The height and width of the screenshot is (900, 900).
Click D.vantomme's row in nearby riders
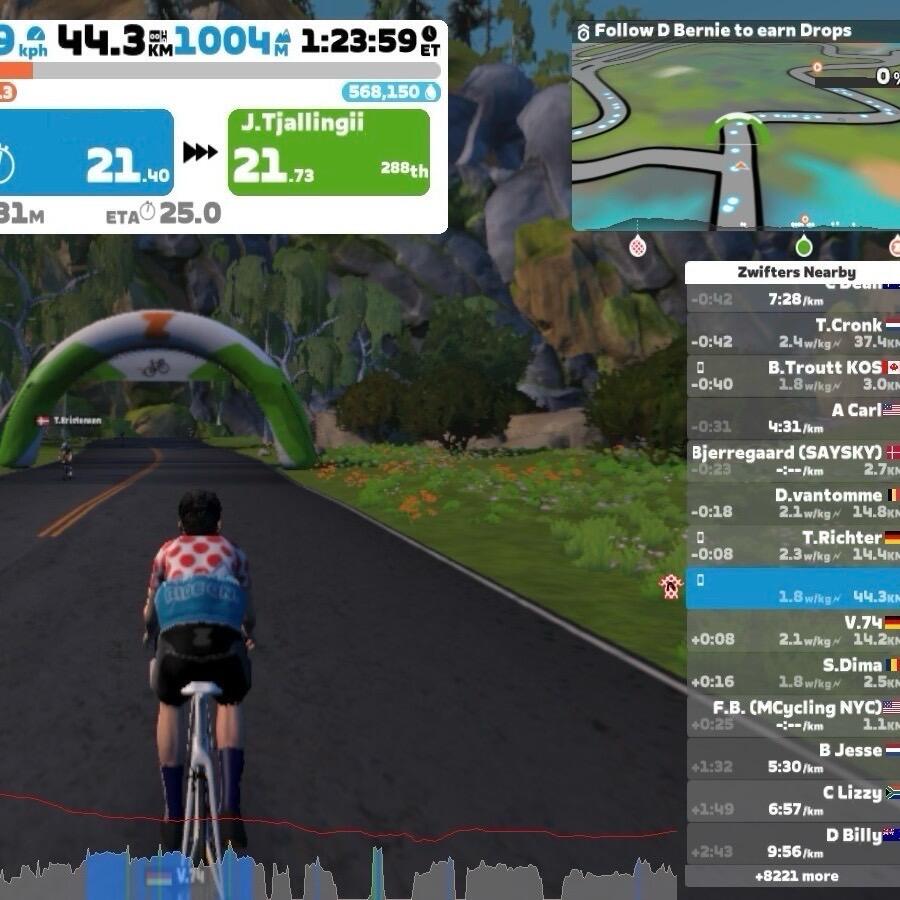tap(792, 503)
